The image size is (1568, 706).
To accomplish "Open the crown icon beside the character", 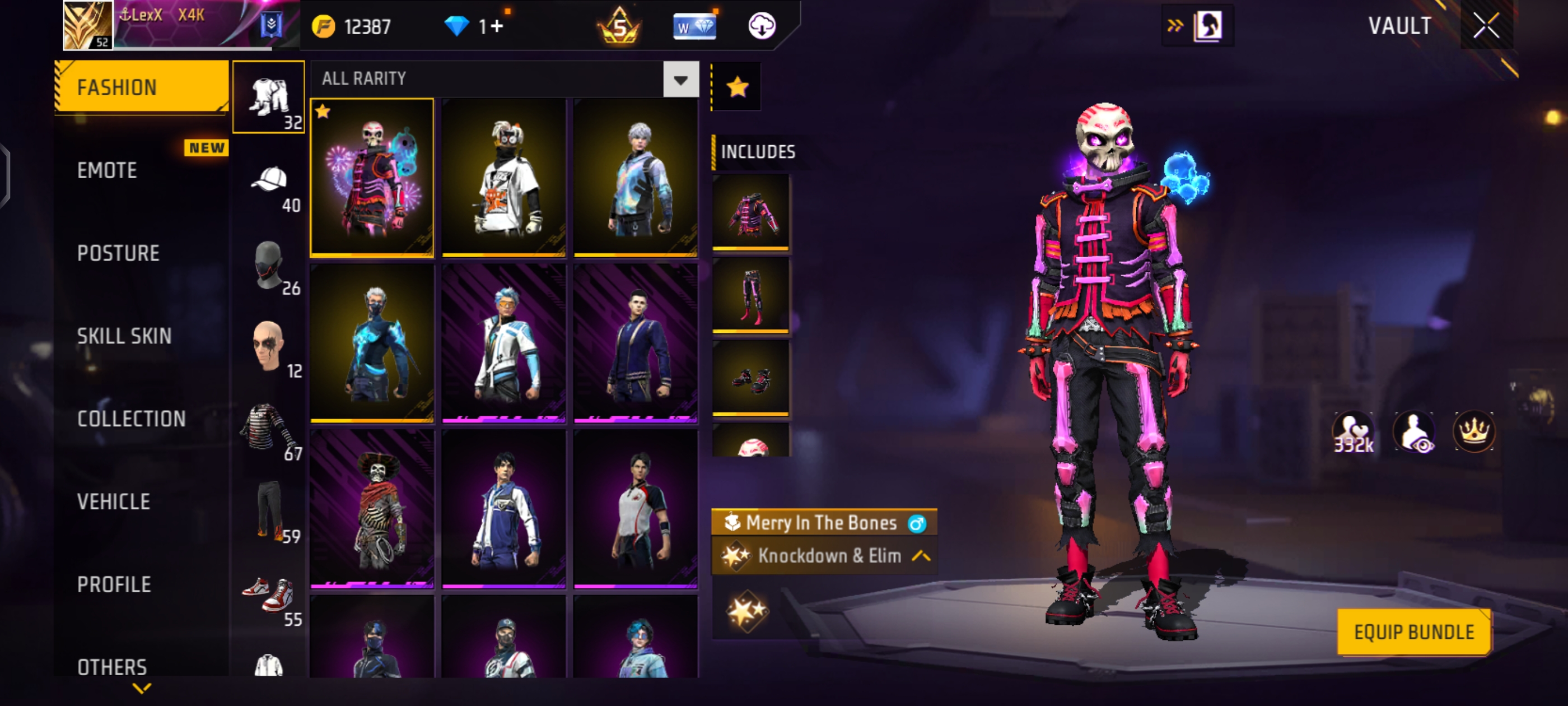I will (x=1473, y=432).
